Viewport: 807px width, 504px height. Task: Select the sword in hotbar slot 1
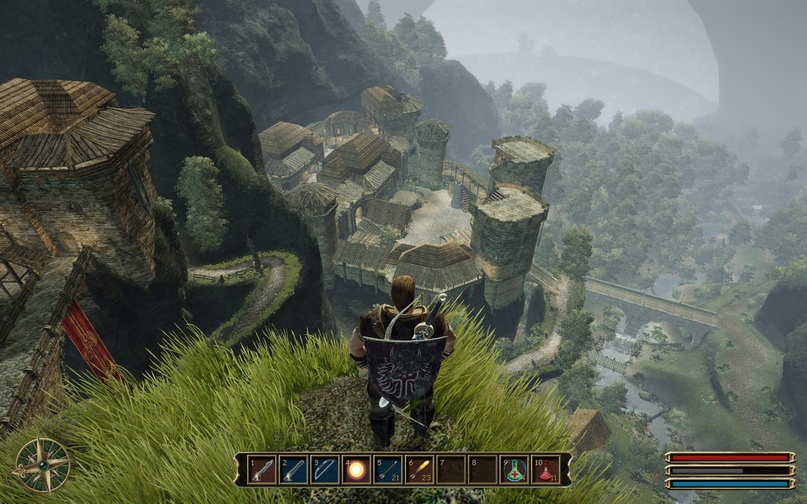[x=262, y=469]
